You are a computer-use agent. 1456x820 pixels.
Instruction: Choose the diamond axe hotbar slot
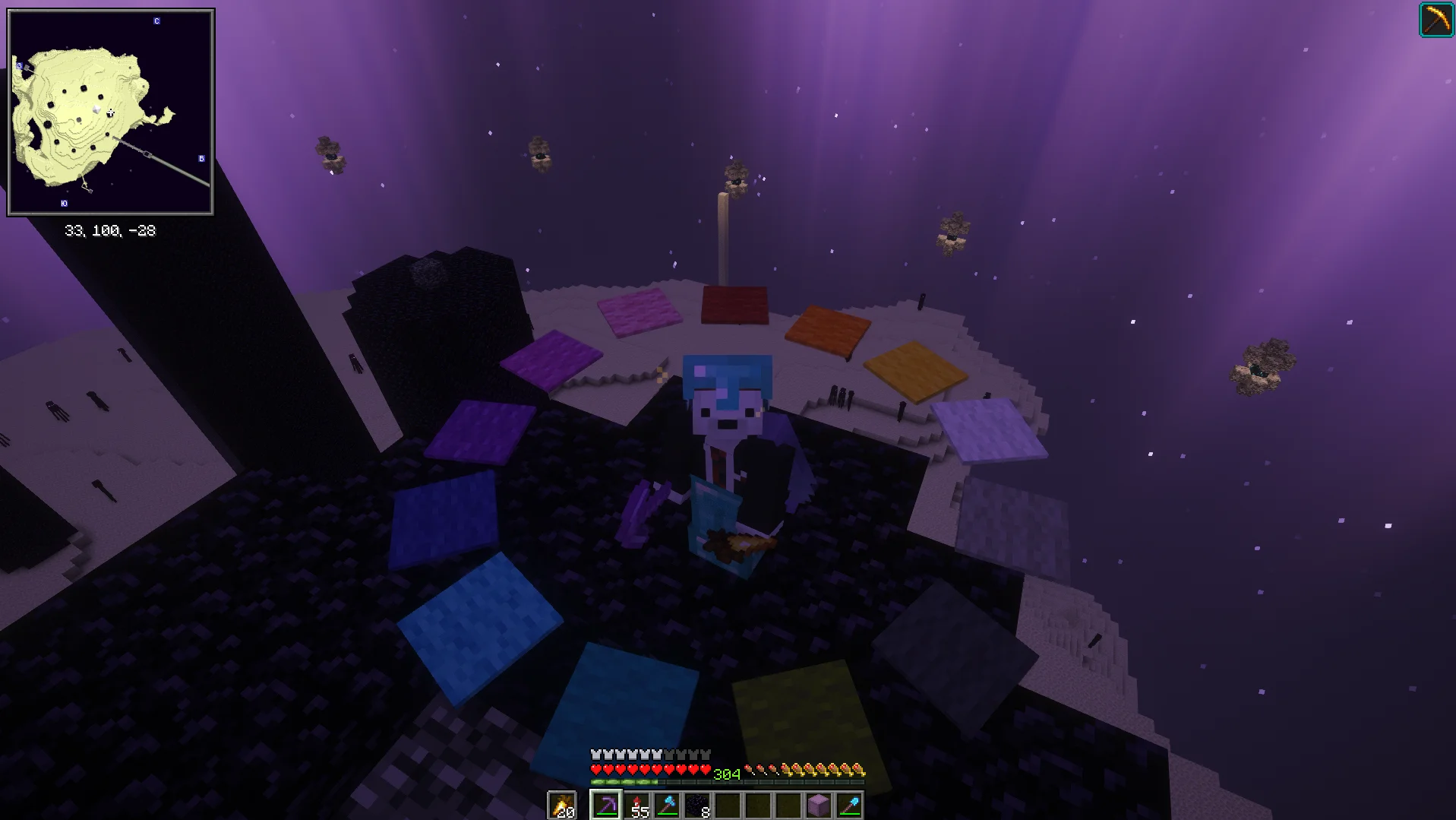tap(667, 805)
